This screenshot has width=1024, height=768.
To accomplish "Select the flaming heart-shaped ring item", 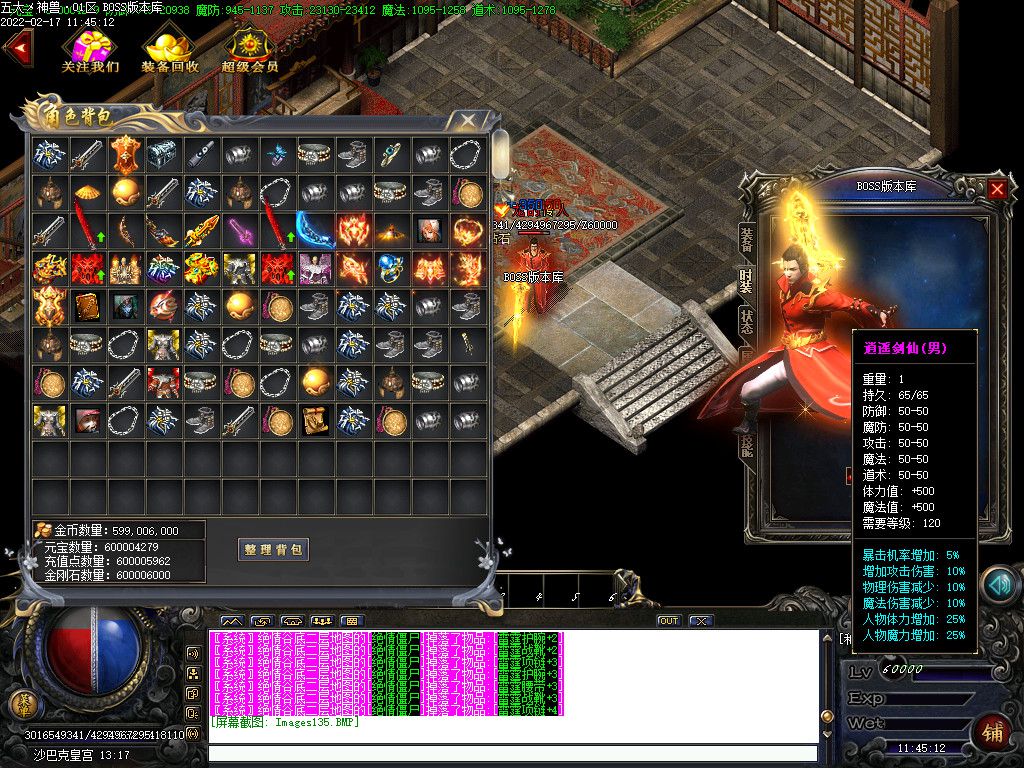I will coord(466,230).
